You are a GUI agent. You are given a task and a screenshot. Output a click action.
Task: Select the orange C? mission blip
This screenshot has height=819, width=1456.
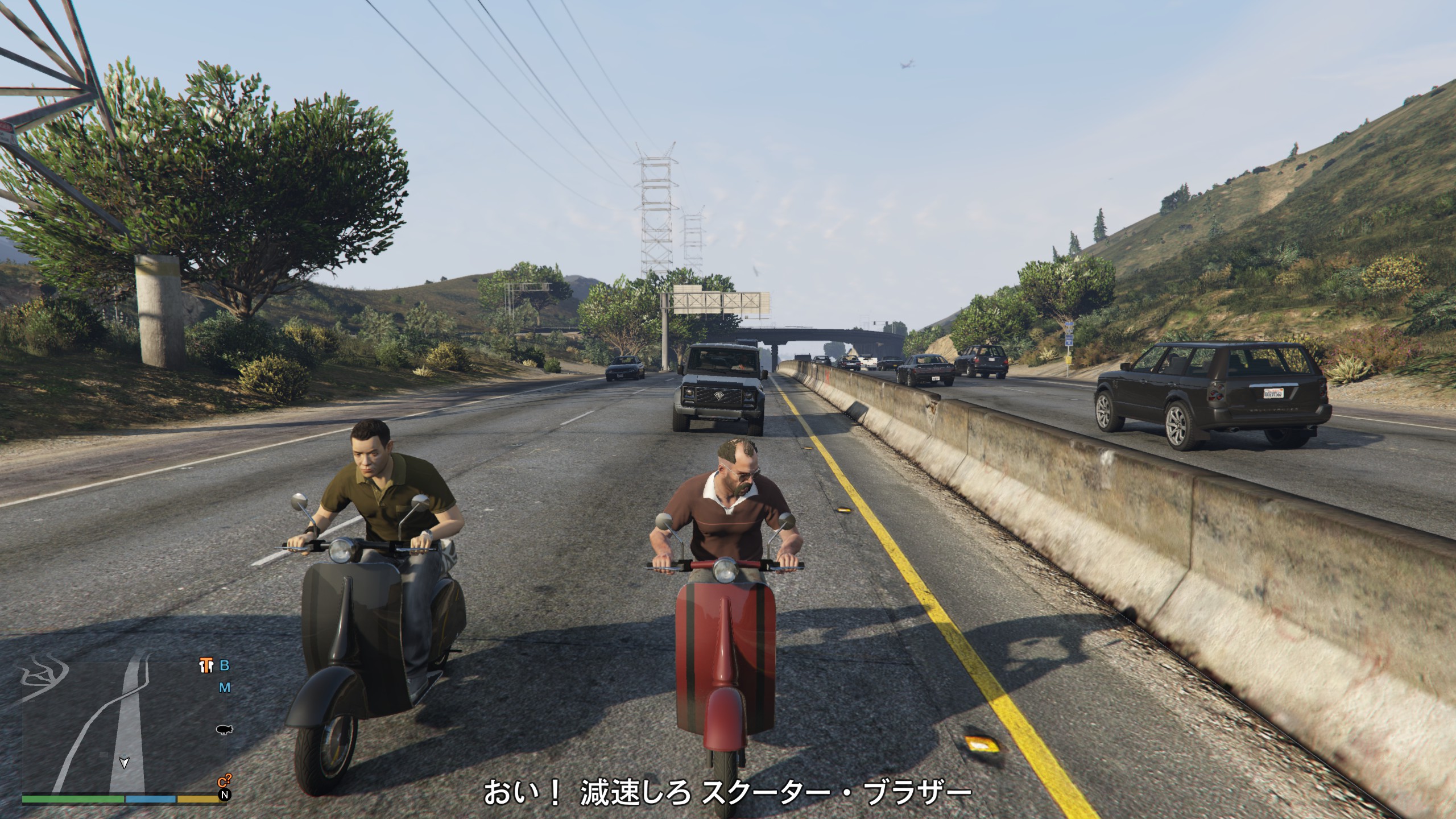224,782
